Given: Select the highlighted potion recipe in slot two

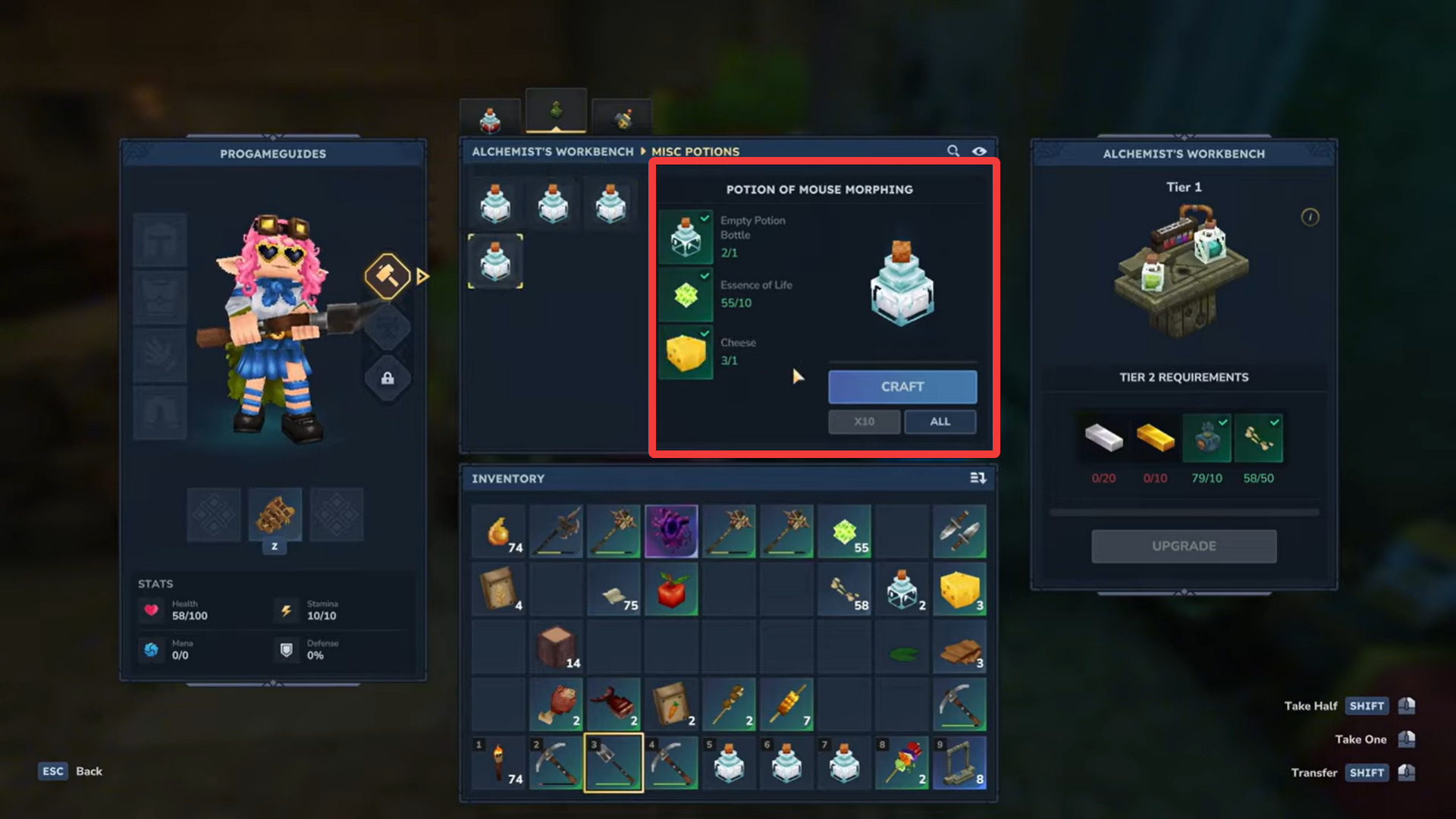Looking at the screenshot, I should (x=495, y=262).
